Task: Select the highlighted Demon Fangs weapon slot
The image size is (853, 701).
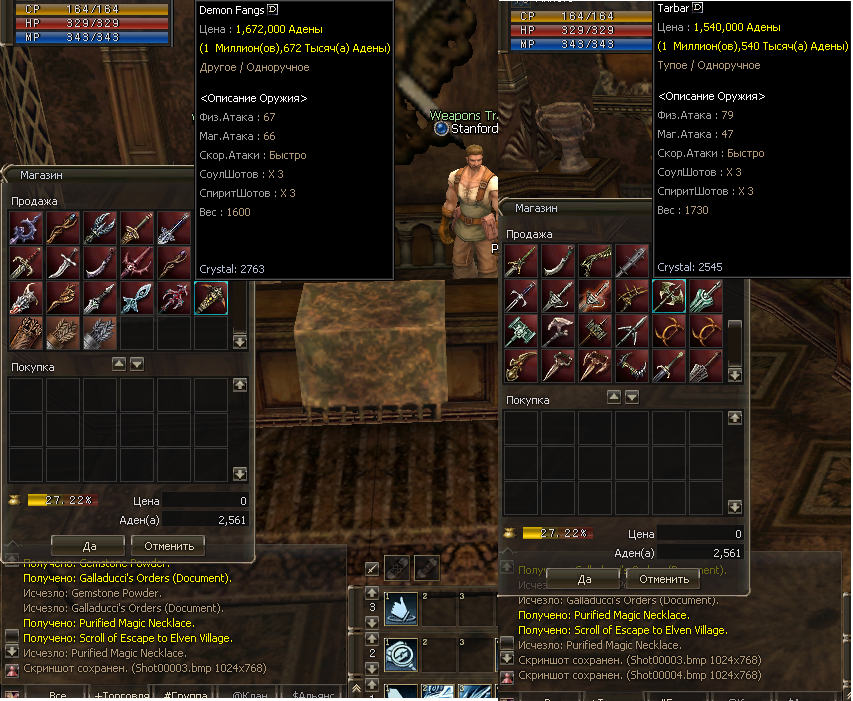Action: [x=211, y=297]
